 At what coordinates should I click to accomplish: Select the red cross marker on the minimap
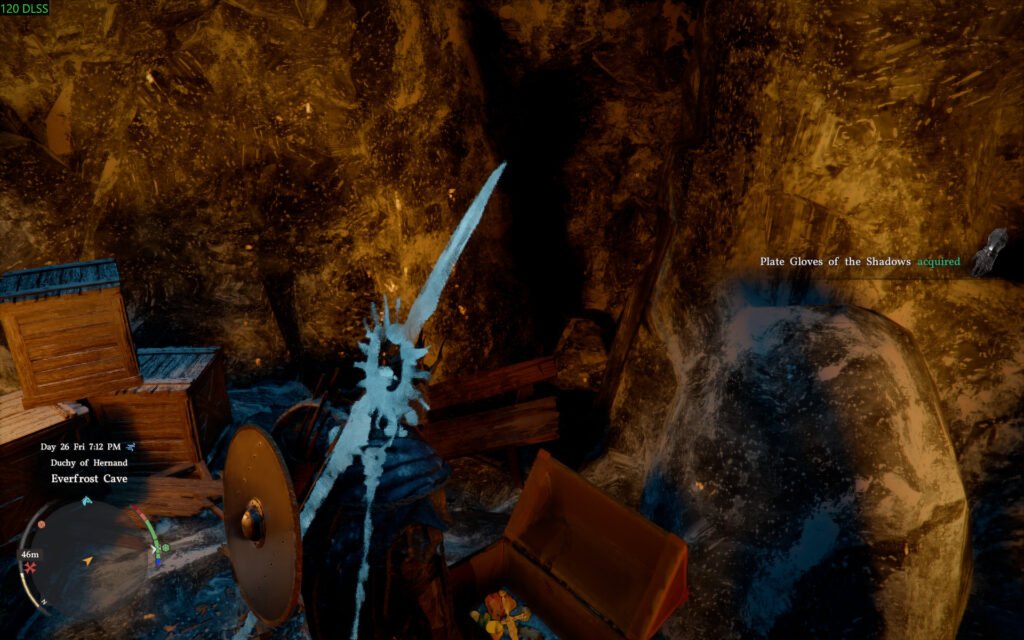coord(31,568)
